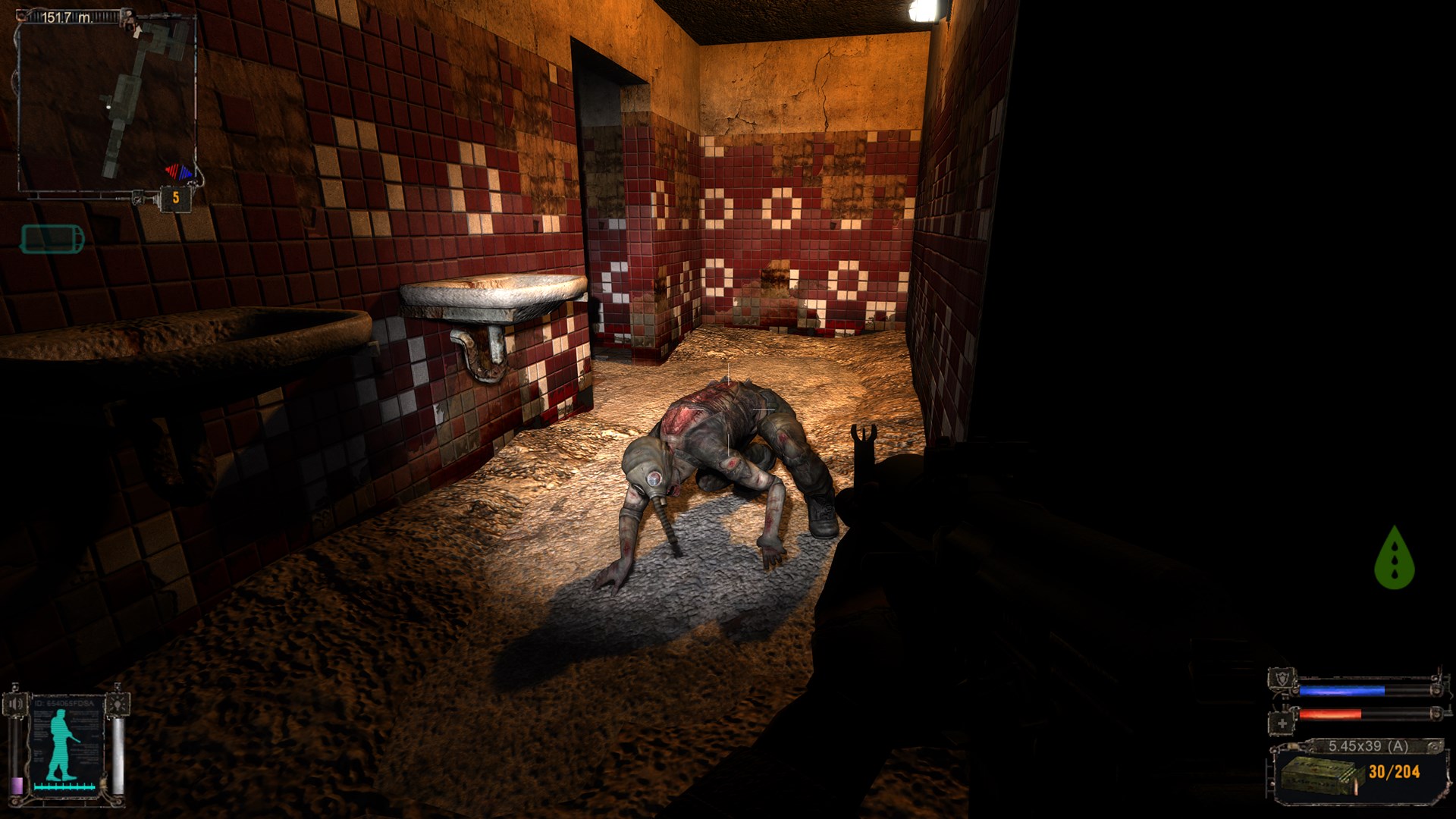Expand the yellow counter showing 5

[x=176, y=197]
